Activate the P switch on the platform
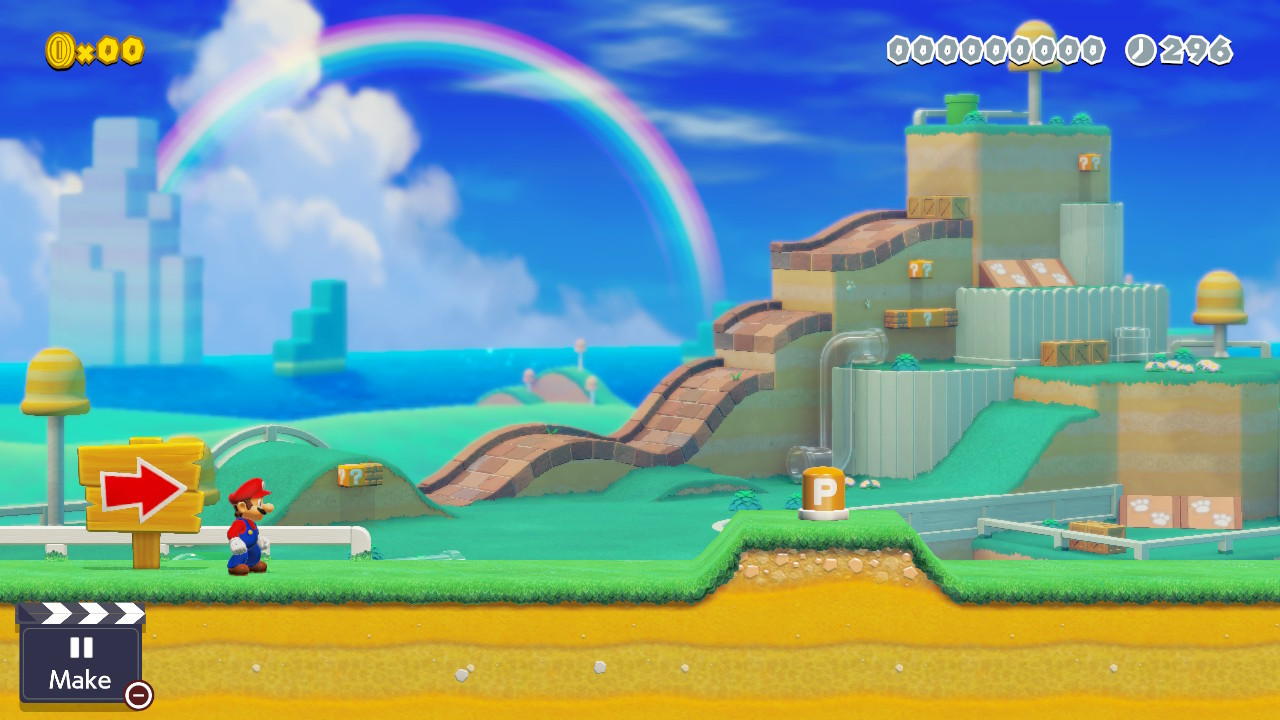The height and width of the screenshot is (720, 1280). tap(822, 490)
